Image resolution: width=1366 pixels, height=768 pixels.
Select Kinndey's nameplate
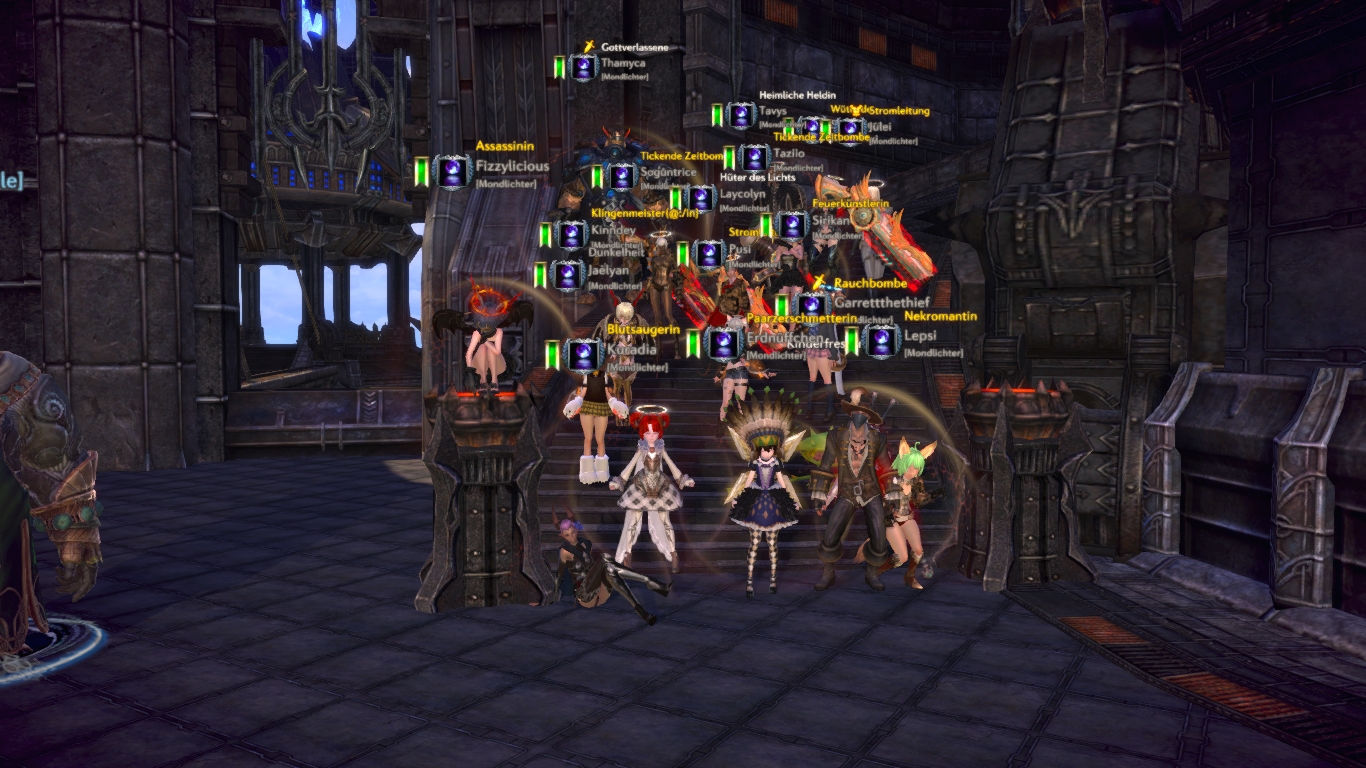click(613, 230)
